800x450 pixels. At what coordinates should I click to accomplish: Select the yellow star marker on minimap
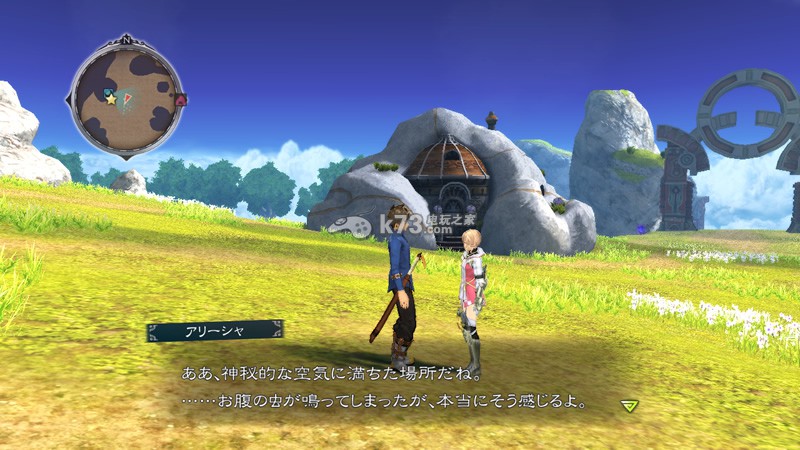(111, 99)
